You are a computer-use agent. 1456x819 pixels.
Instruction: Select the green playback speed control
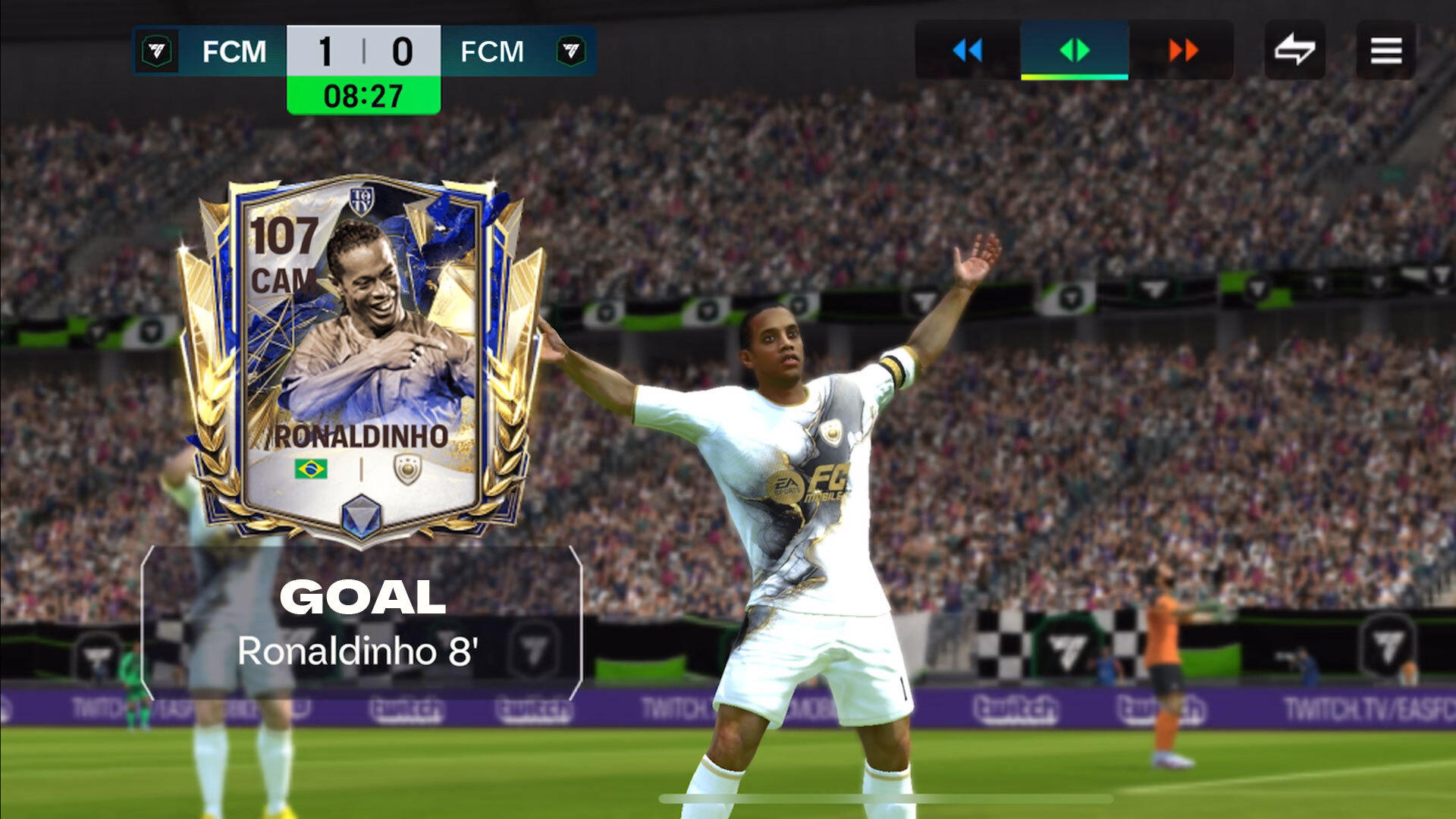[1075, 51]
